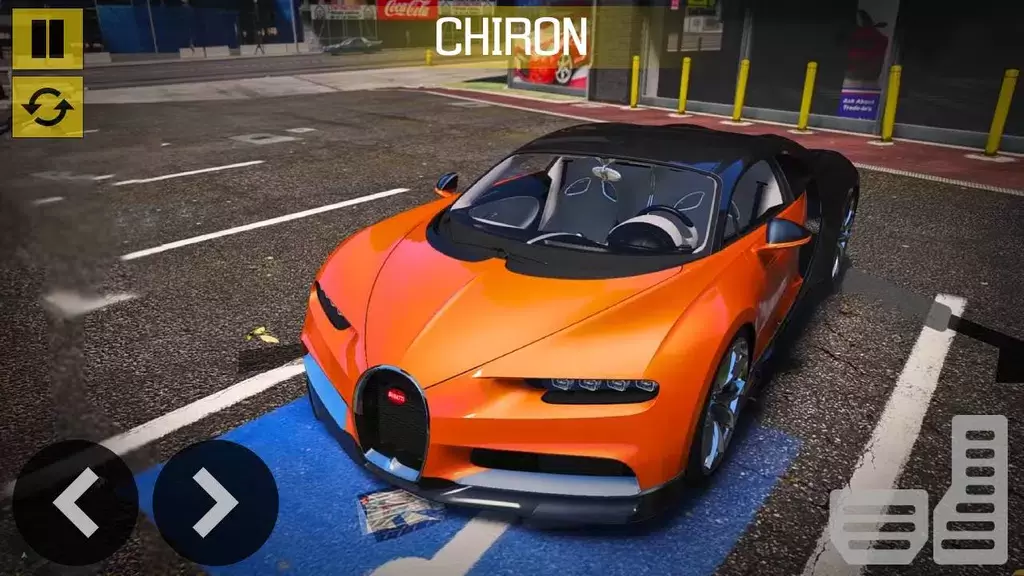Steer right with the right arrow button
The image size is (1024, 576).
[215, 502]
